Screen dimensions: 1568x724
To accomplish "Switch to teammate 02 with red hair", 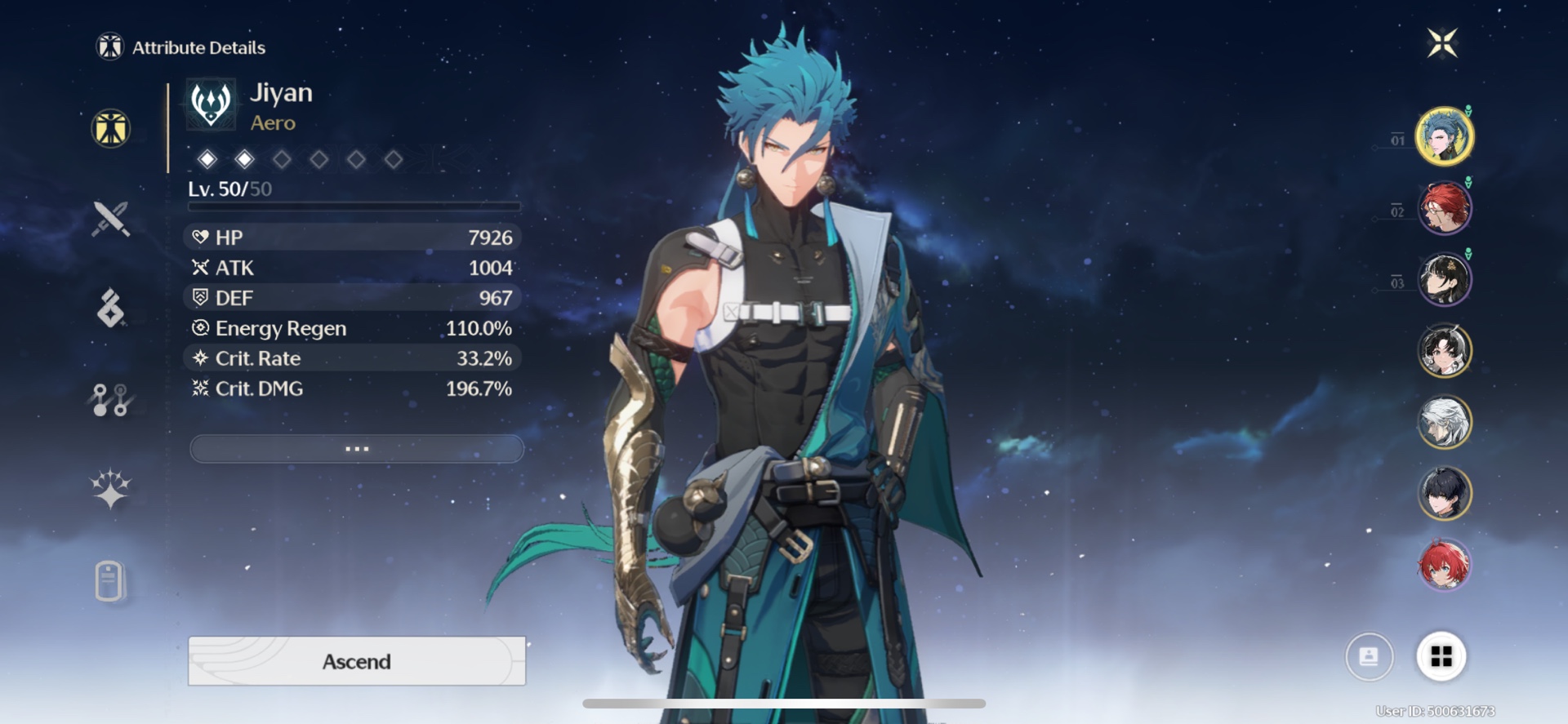I will point(1445,208).
